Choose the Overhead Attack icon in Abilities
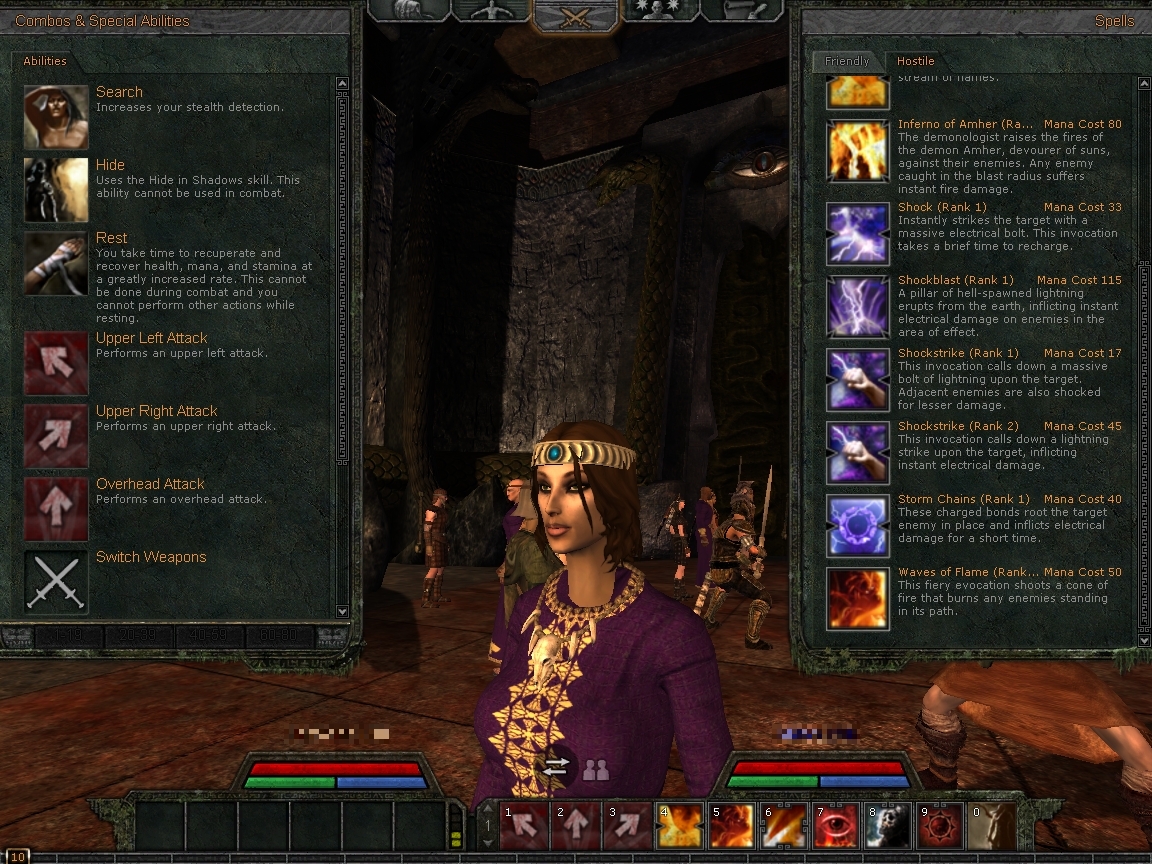 pos(56,510)
